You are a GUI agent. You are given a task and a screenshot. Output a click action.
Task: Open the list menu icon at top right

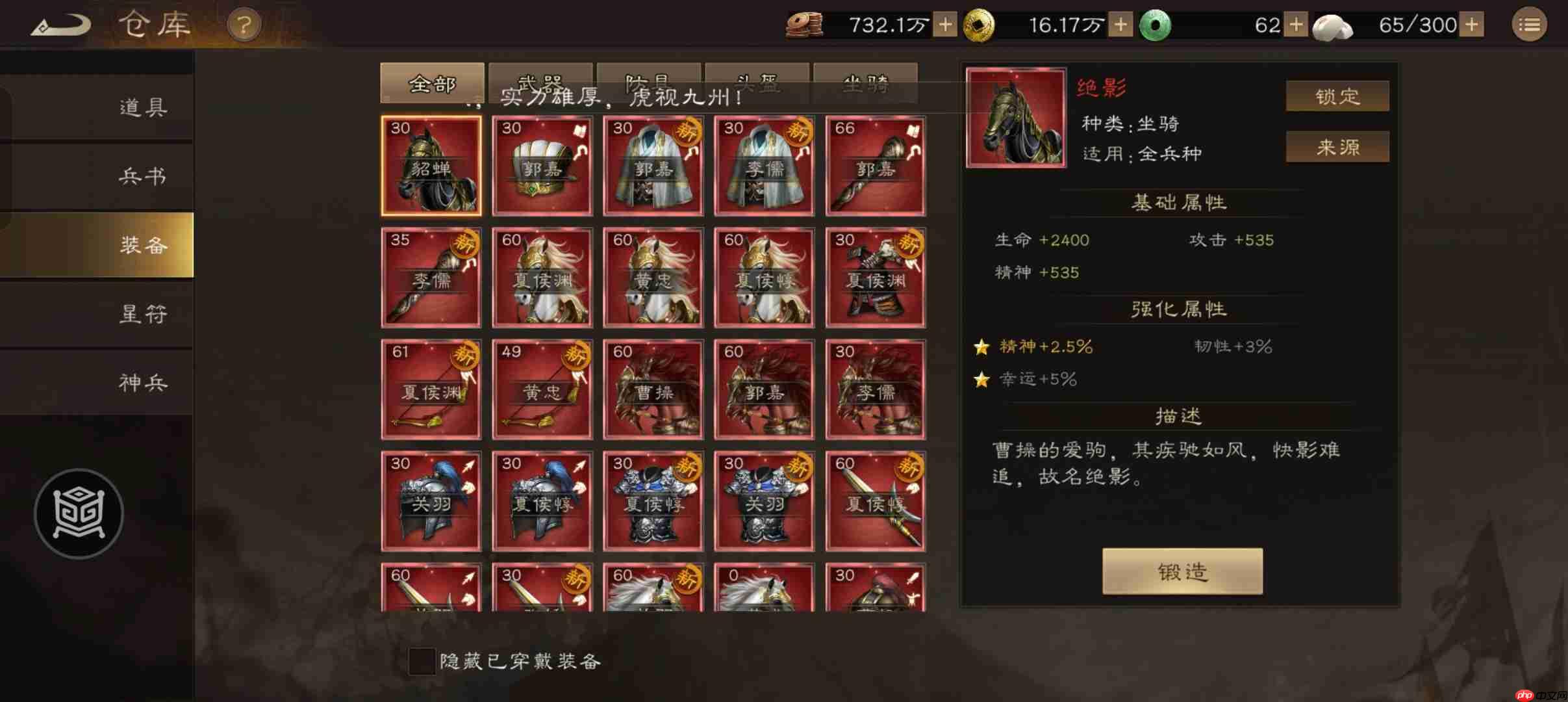tap(1531, 24)
